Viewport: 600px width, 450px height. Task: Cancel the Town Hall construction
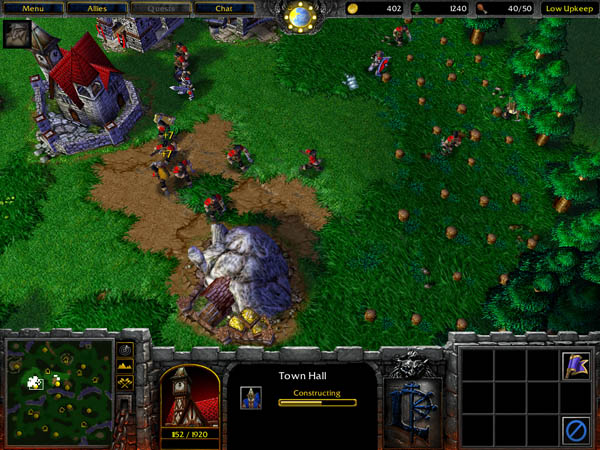[574, 429]
